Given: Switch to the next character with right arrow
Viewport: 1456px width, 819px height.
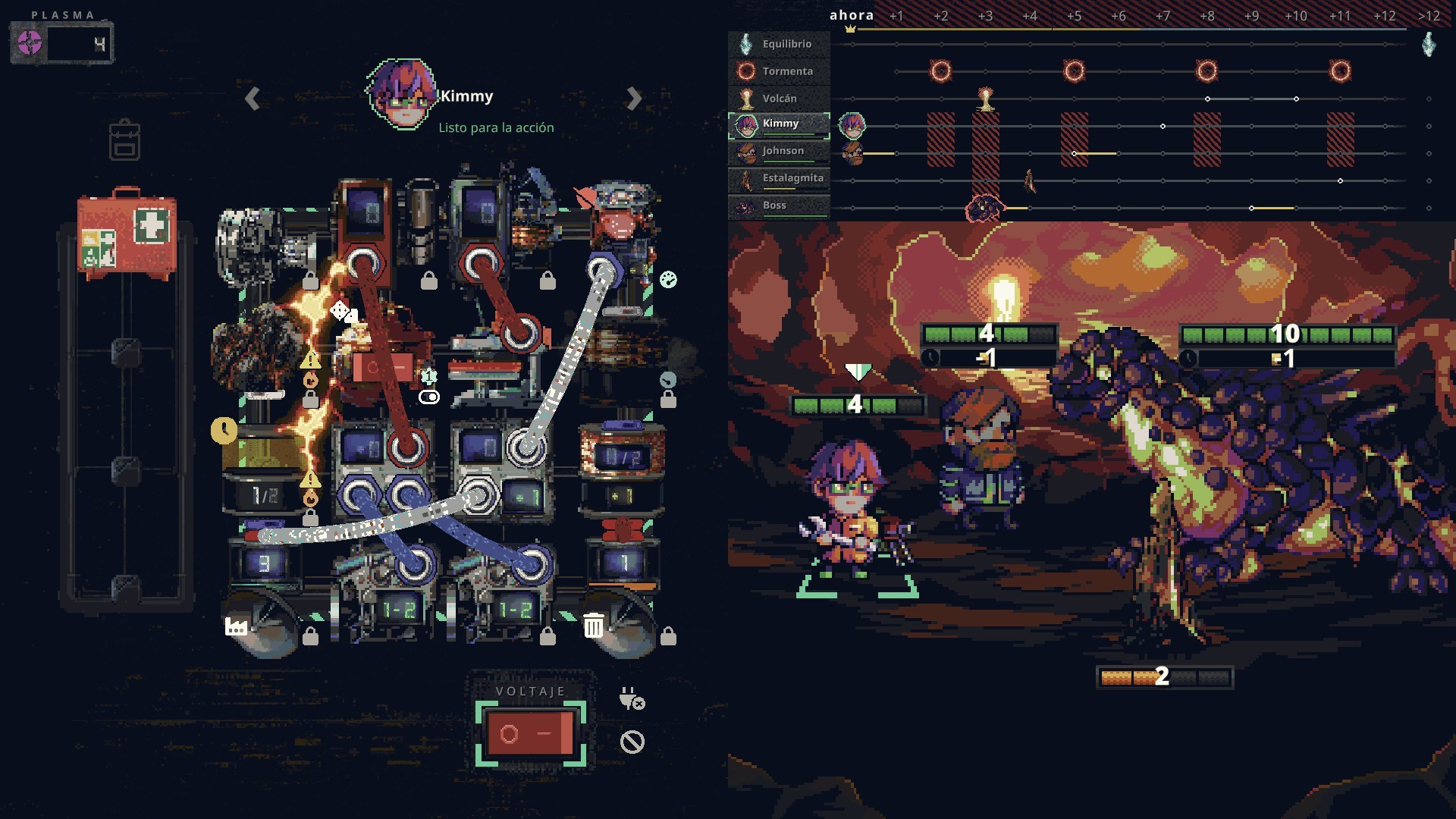Looking at the screenshot, I should (634, 99).
